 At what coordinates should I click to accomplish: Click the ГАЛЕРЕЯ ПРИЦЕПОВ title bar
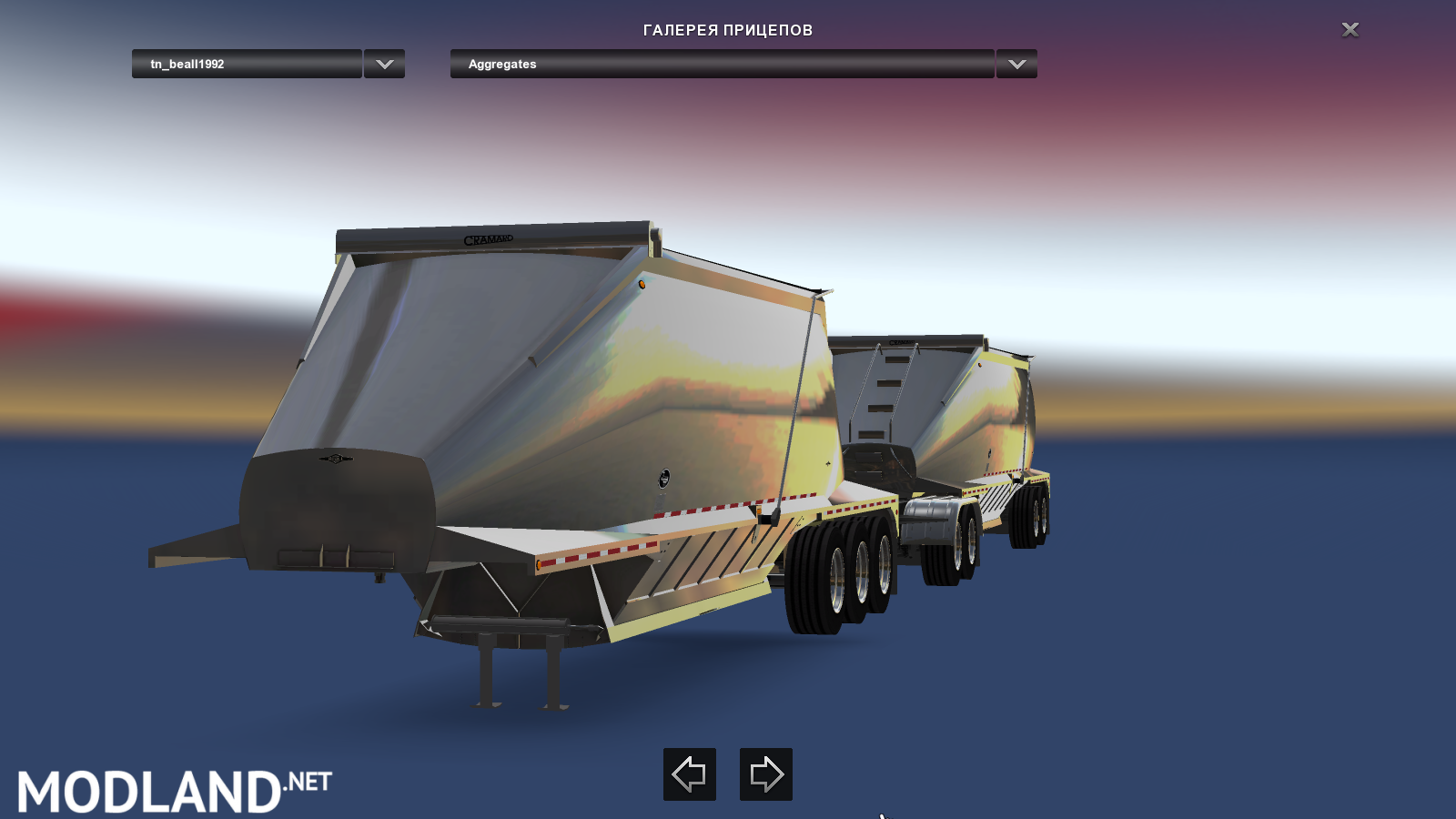[x=728, y=29]
